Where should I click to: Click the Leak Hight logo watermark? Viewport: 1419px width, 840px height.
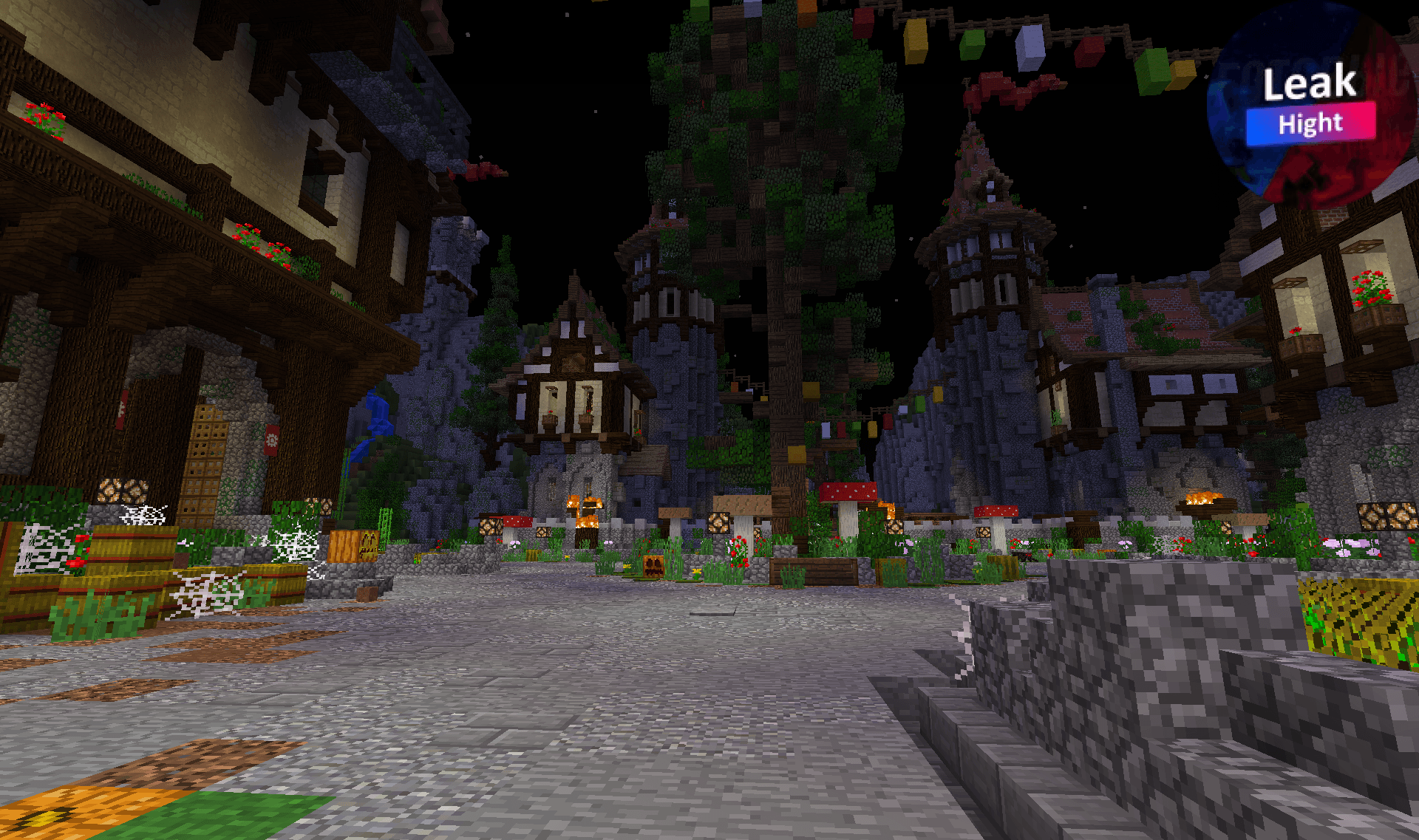1311,105
